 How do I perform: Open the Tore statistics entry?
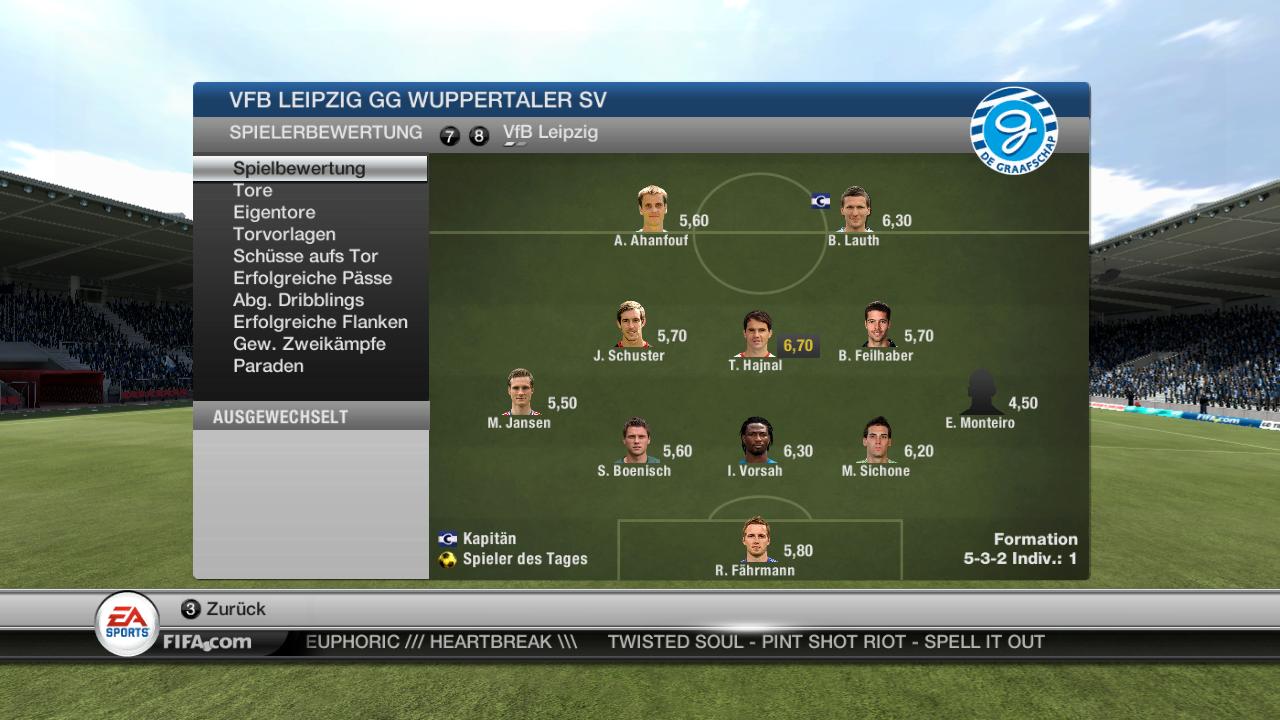[253, 190]
